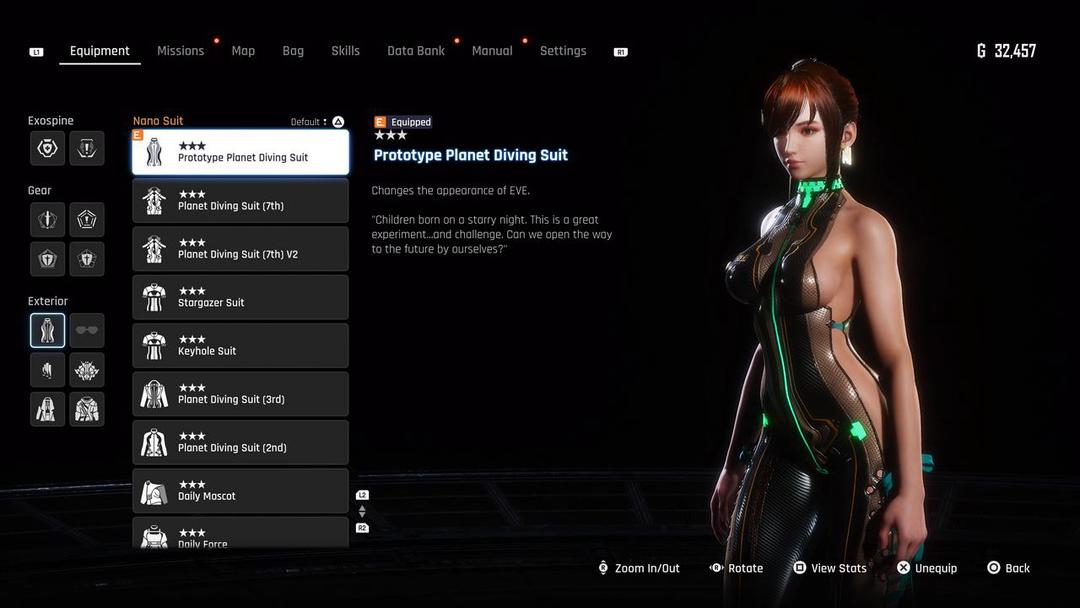1080x608 pixels.
Task: Open the Map tab
Action: 243,51
